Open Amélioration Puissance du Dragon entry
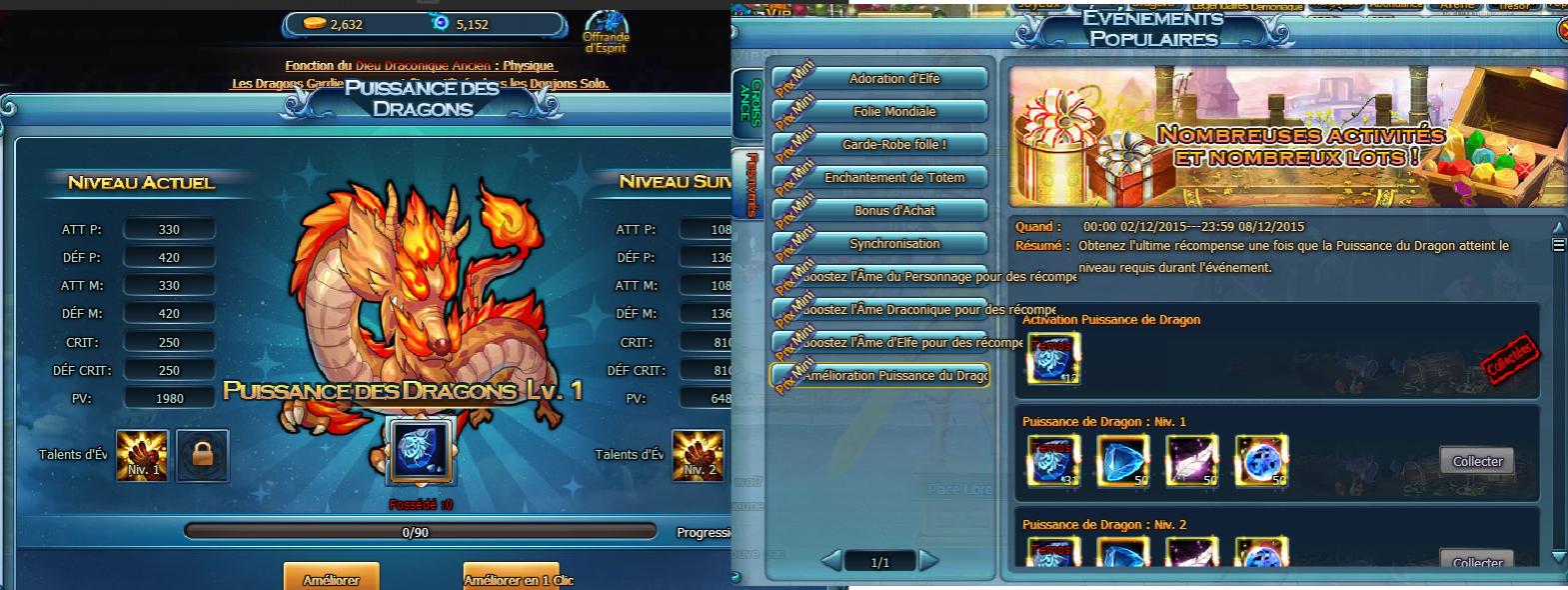 [x=893, y=376]
